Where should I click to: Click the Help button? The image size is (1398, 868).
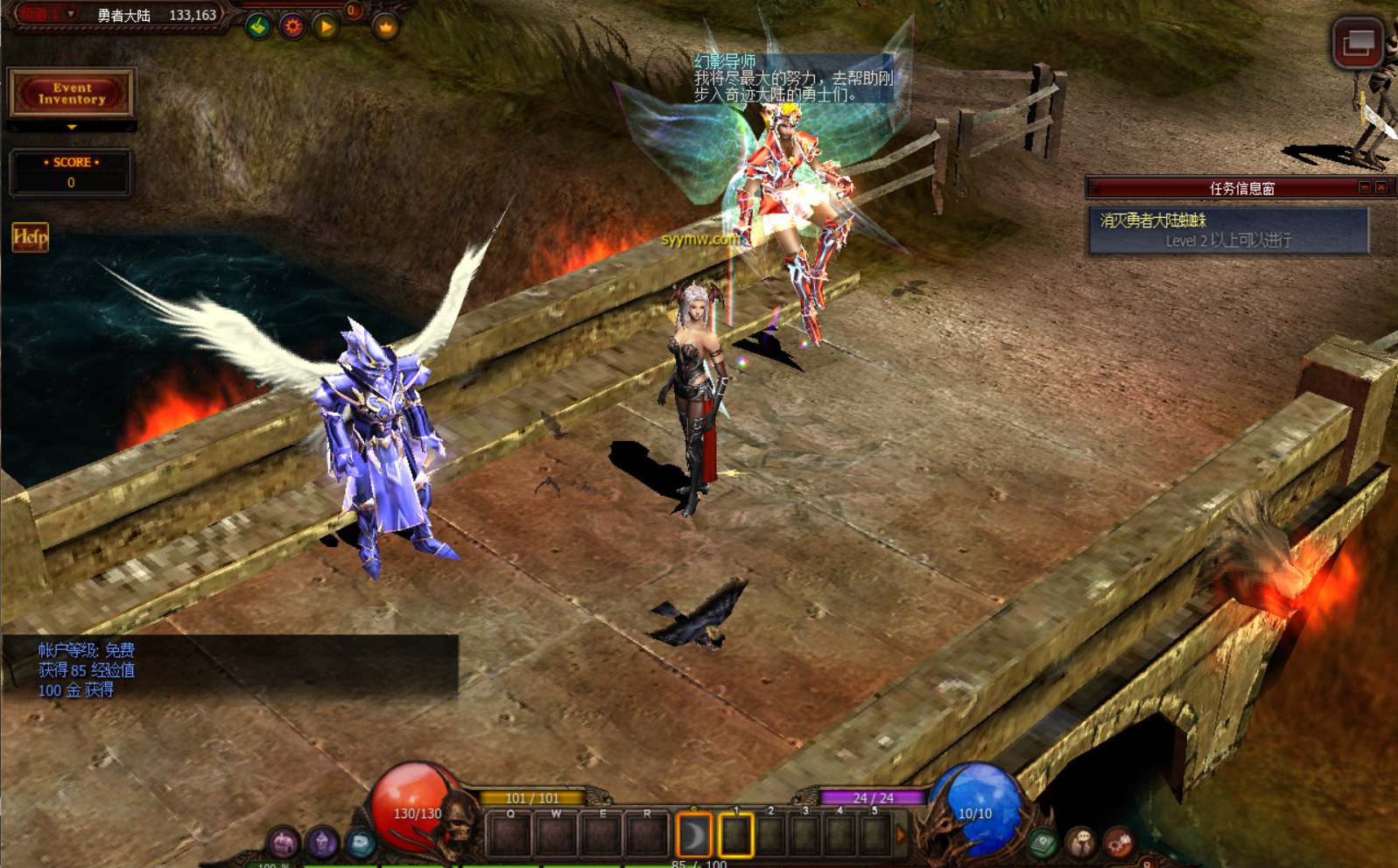pyautogui.click(x=30, y=237)
